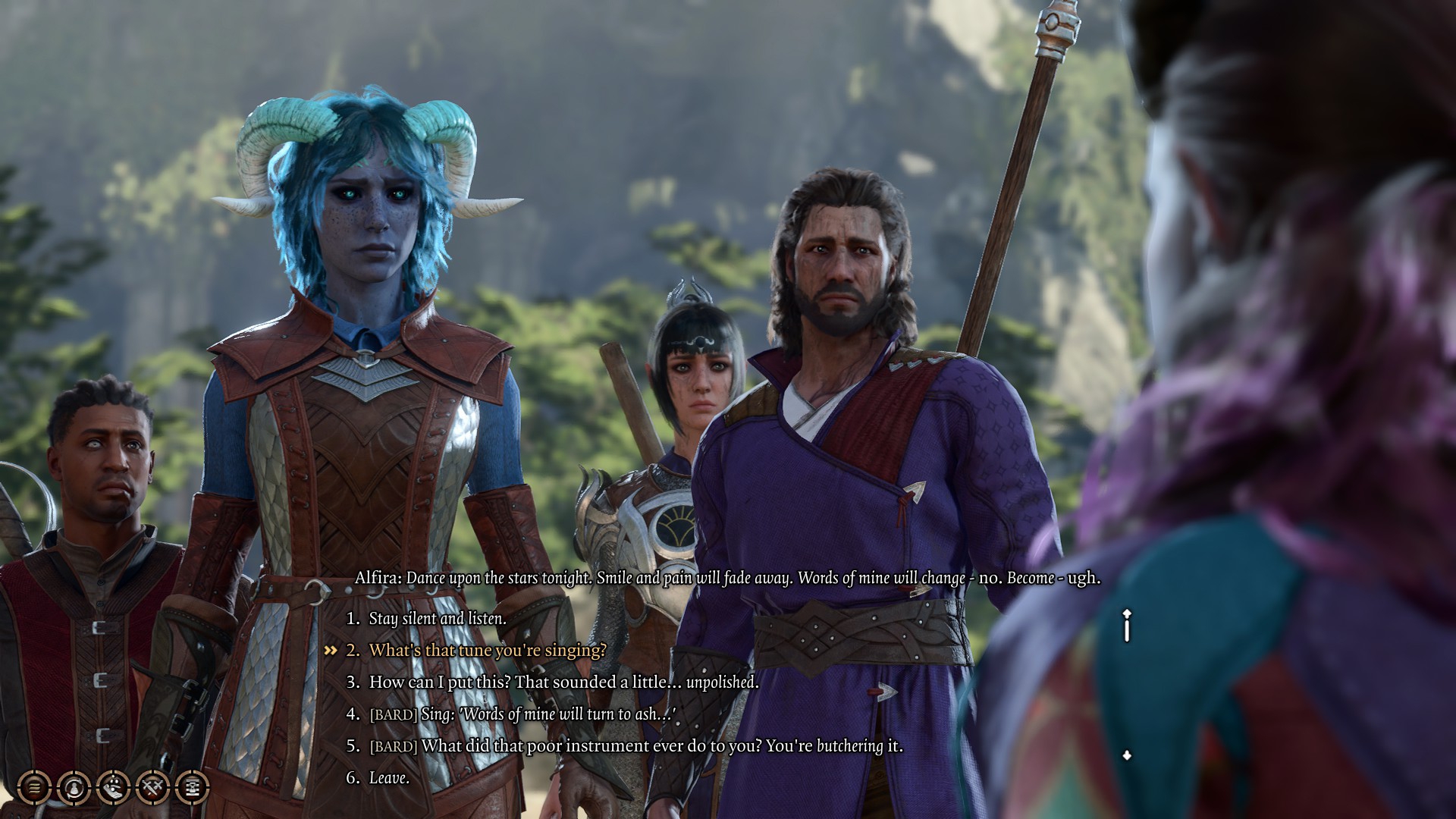Ask "What's that tune you're singing?"

pos(487,651)
